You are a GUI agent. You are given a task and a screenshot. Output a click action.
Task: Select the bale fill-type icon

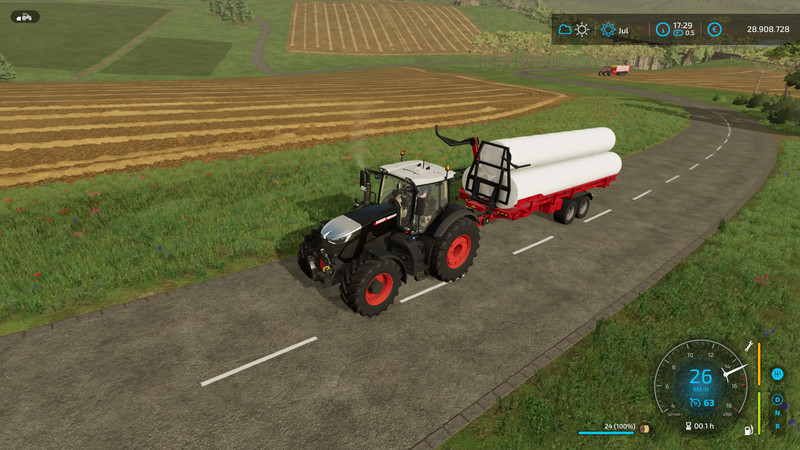click(644, 429)
